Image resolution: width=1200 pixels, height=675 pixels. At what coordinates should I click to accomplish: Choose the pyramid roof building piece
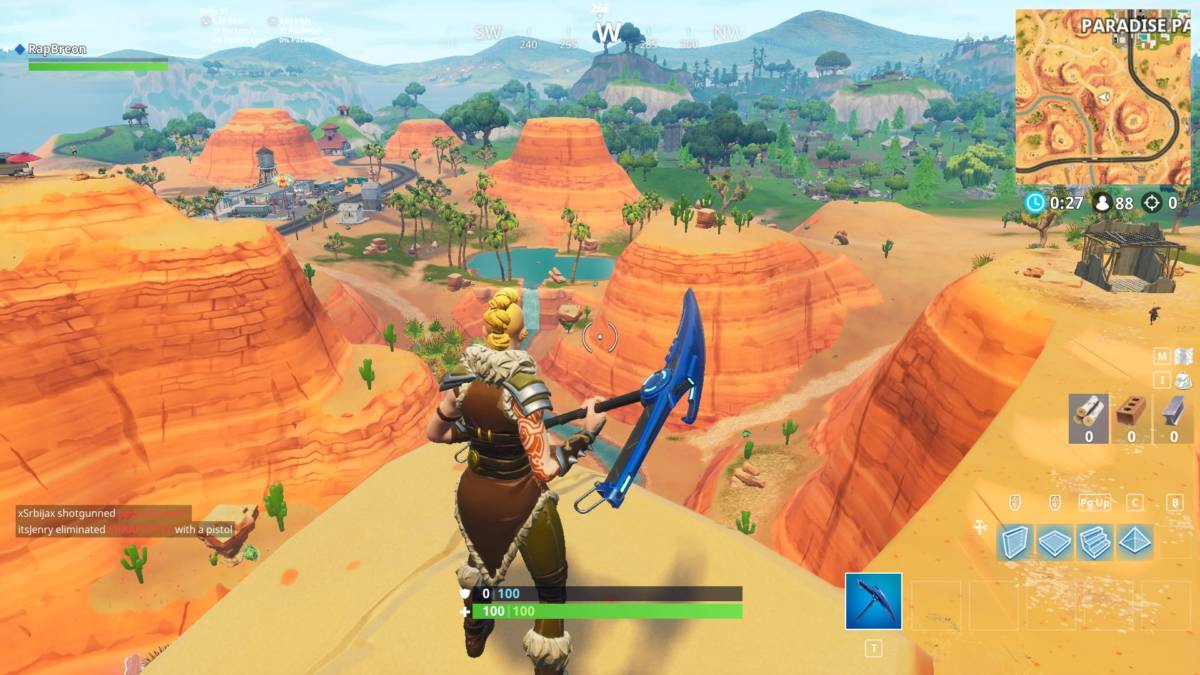tap(1134, 541)
